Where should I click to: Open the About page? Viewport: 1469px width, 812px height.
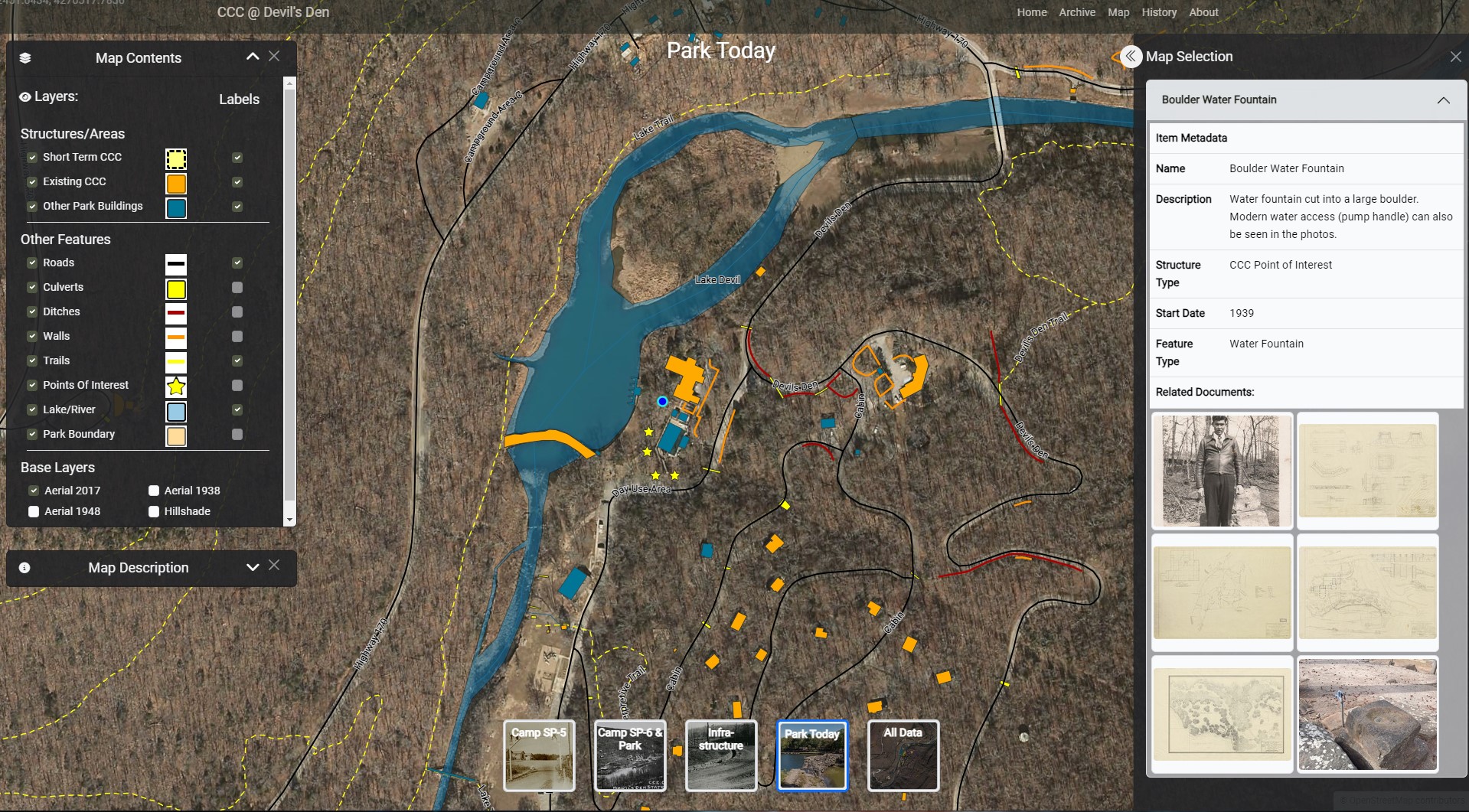point(1203,12)
